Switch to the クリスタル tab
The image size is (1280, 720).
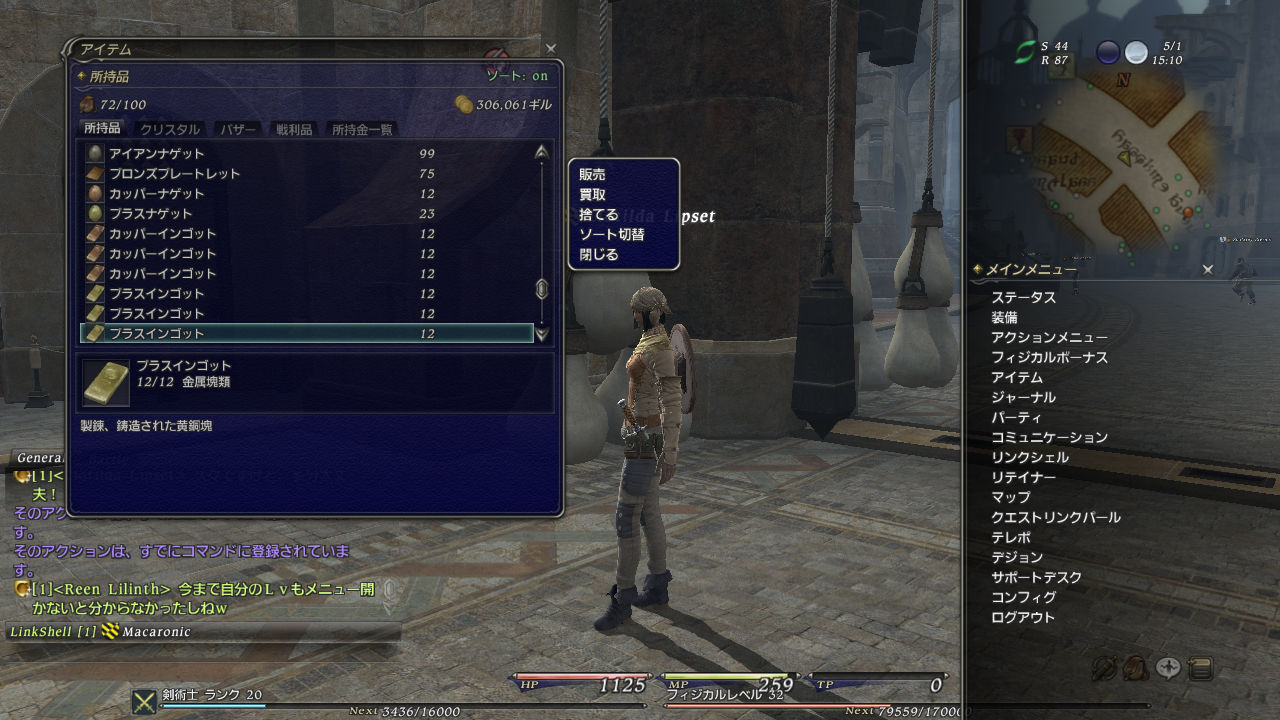[170, 129]
